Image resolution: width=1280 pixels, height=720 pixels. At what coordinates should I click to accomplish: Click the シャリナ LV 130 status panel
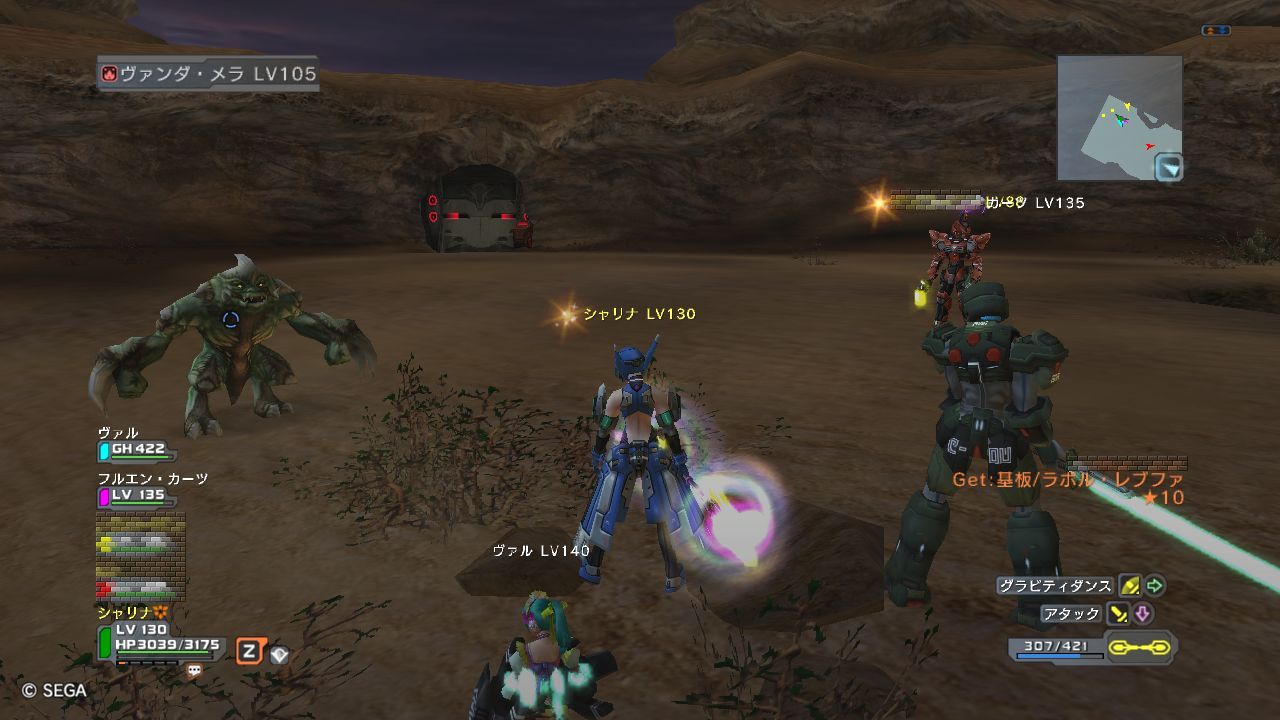click(x=160, y=639)
